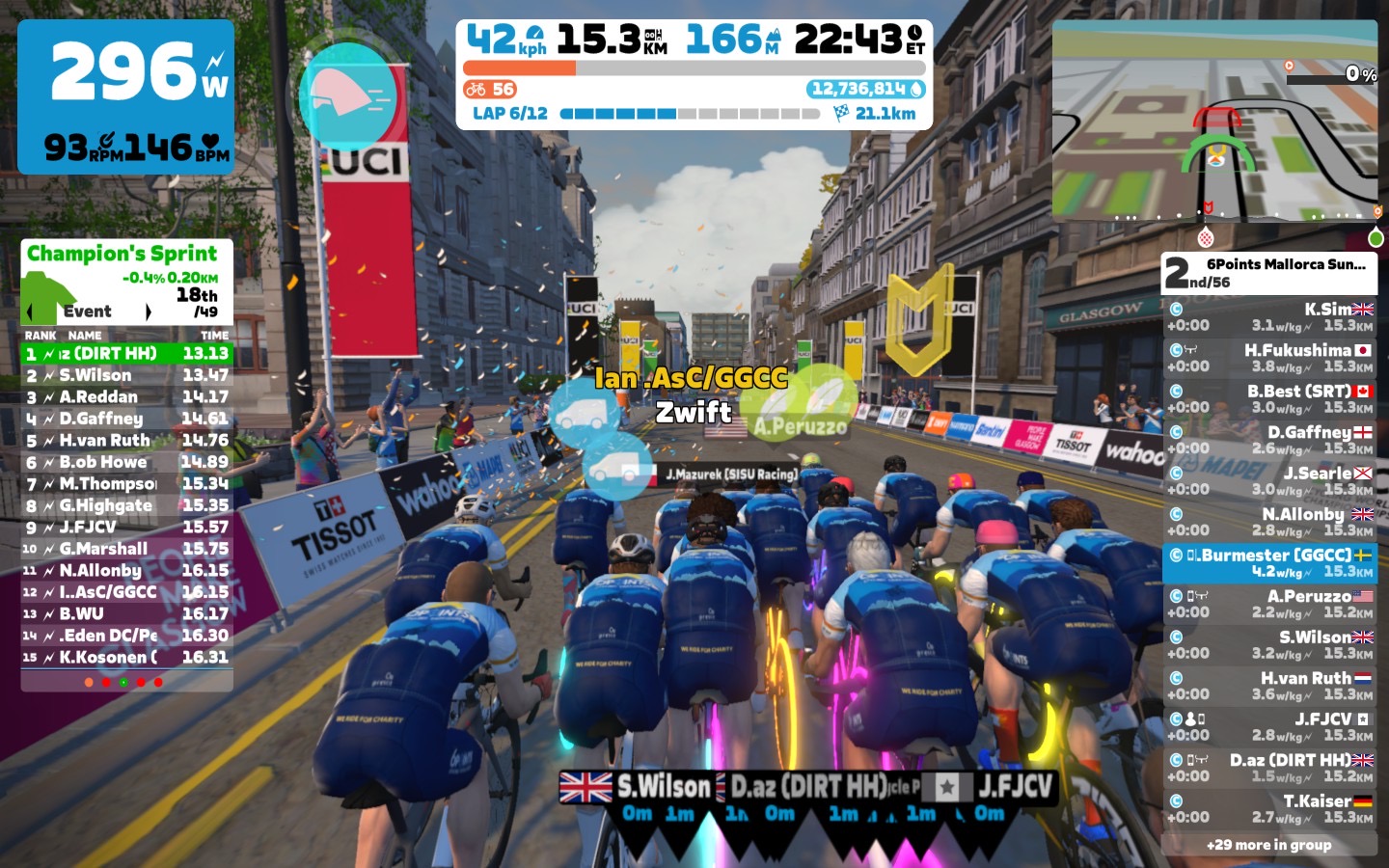Open the 6Points Mallorca event header
This screenshot has height=868, width=1389.
pyautogui.click(x=1268, y=273)
